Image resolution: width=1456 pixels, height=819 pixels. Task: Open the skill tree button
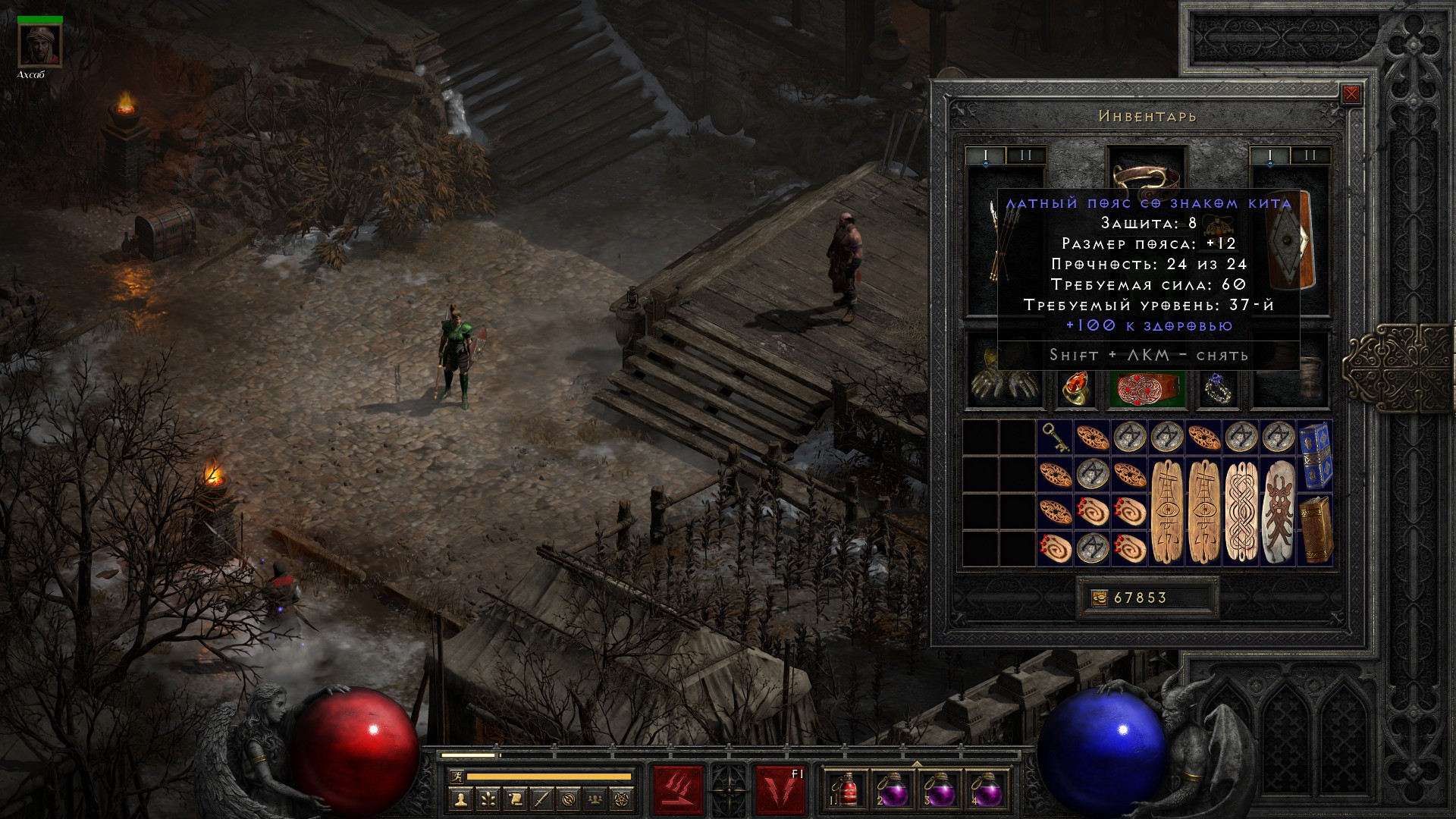tap(488, 799)
